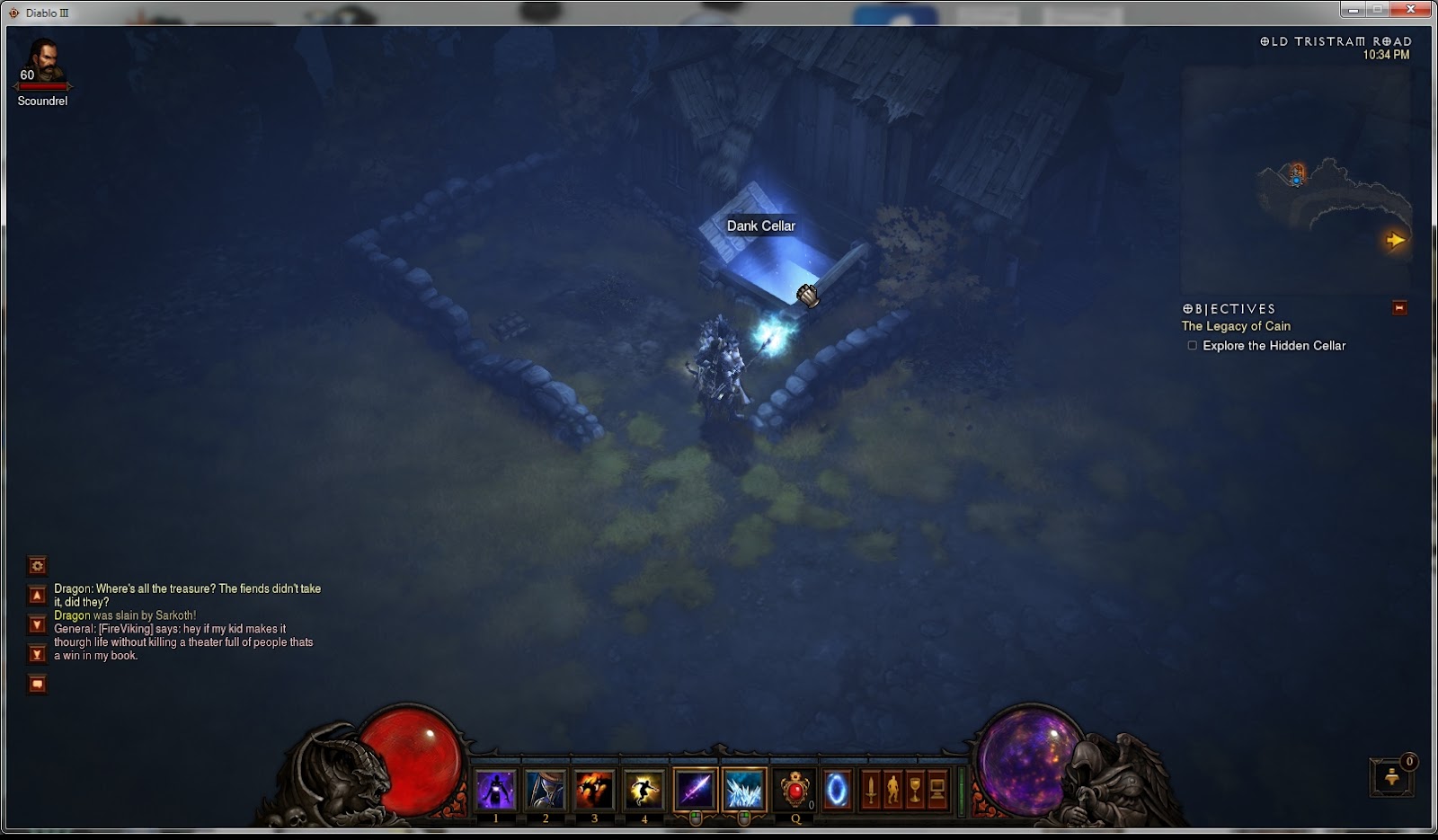Collapse the Objectives panel with the minus control
This screenshot has height=840, width=1438.
(1399, 308)
